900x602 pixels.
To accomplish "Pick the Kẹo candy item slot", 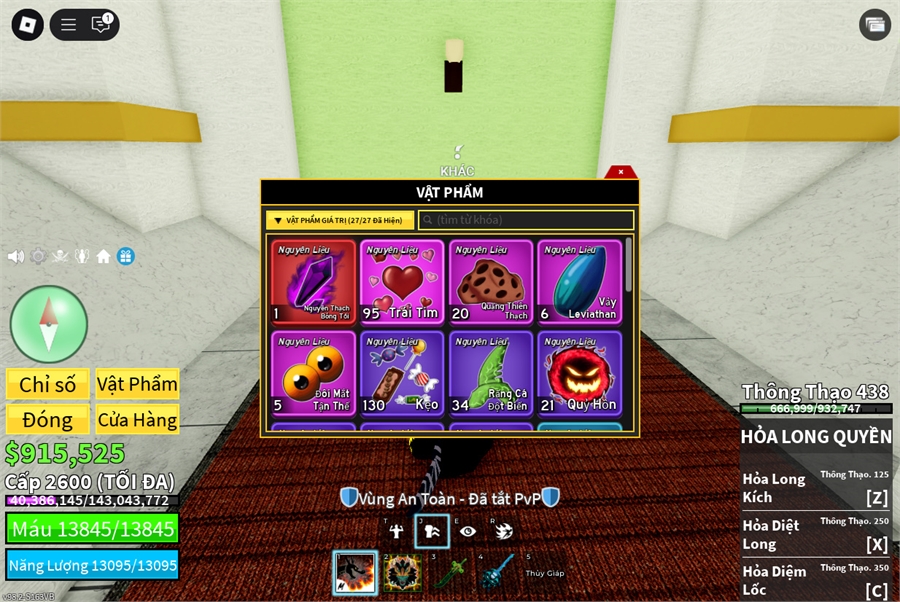I will [402, 373].
